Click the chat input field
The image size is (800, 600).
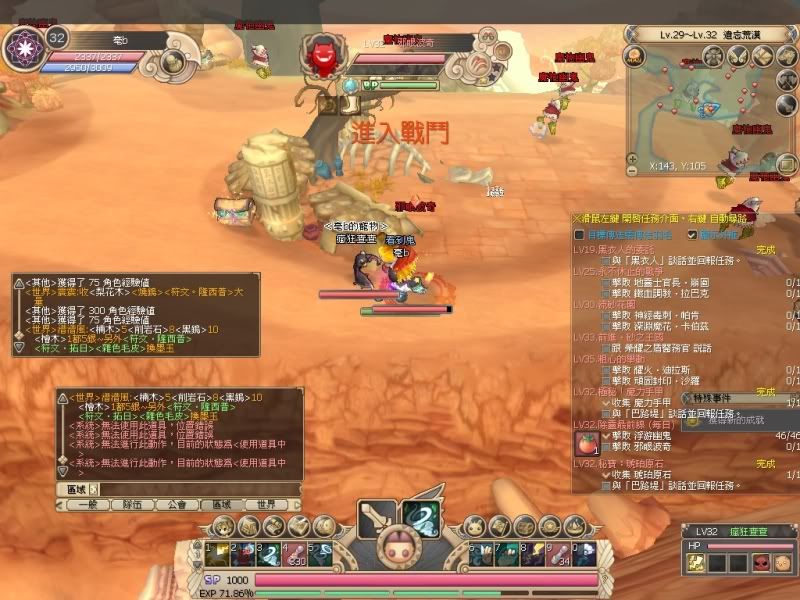[x=200, y=489]
